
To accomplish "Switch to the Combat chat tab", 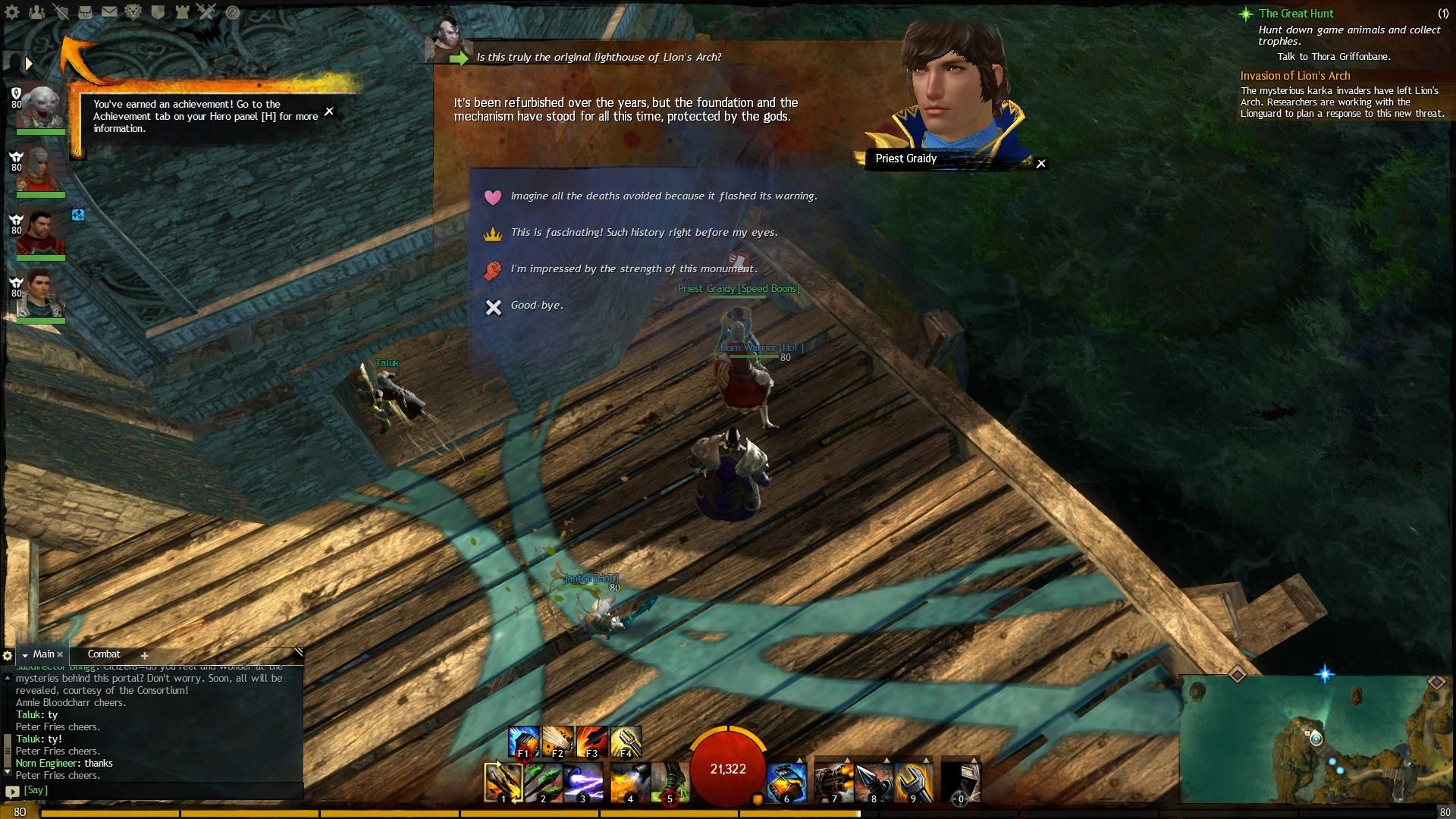I will tap(104, 654).
